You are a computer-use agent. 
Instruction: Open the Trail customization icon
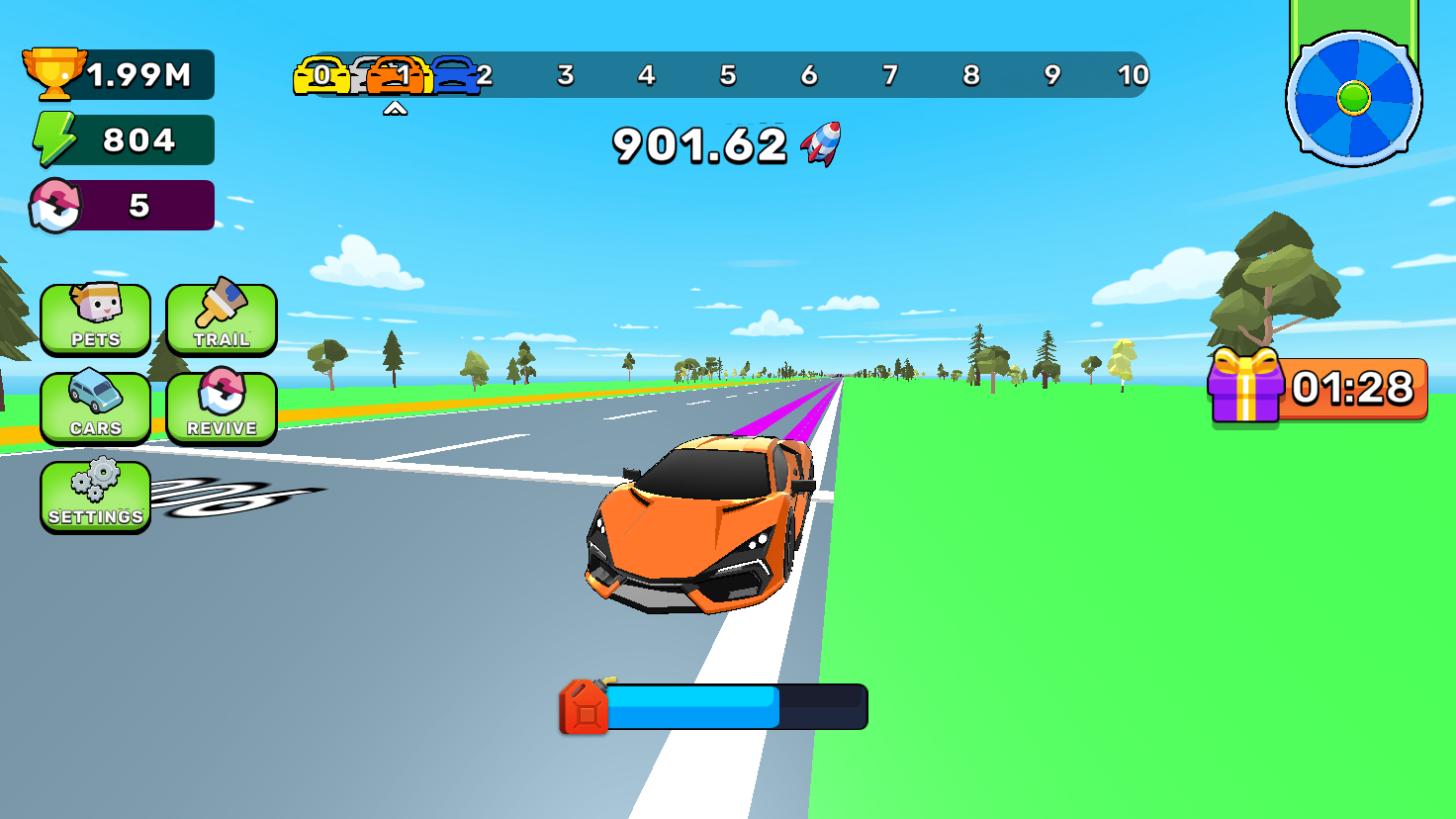(221, 318)
